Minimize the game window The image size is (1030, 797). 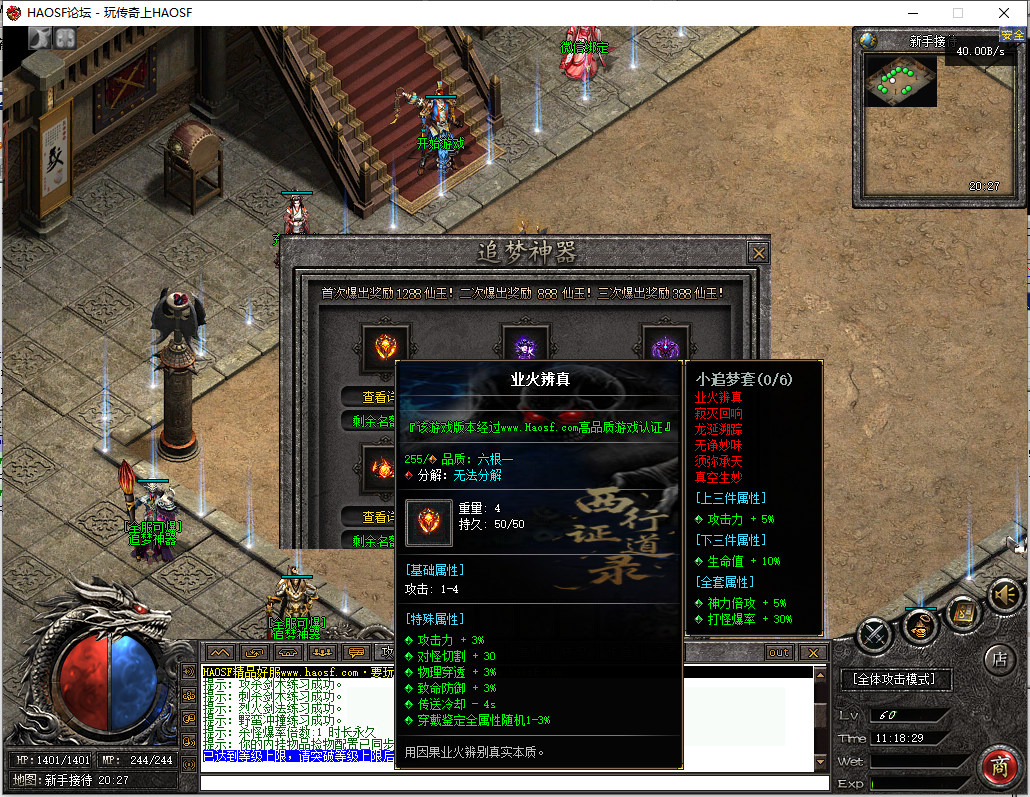912,13
